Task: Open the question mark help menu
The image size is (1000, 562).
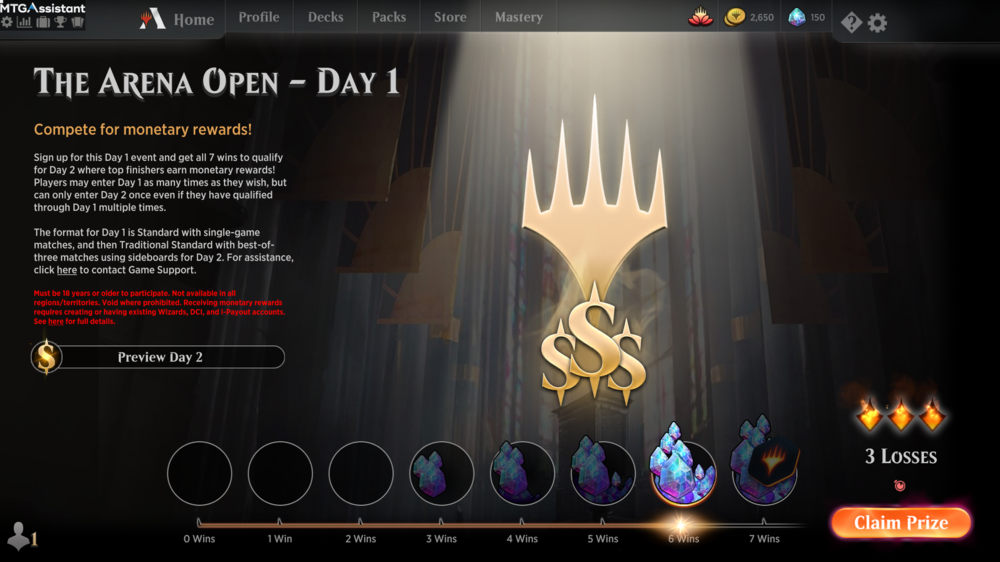Action: click(851, 22)
